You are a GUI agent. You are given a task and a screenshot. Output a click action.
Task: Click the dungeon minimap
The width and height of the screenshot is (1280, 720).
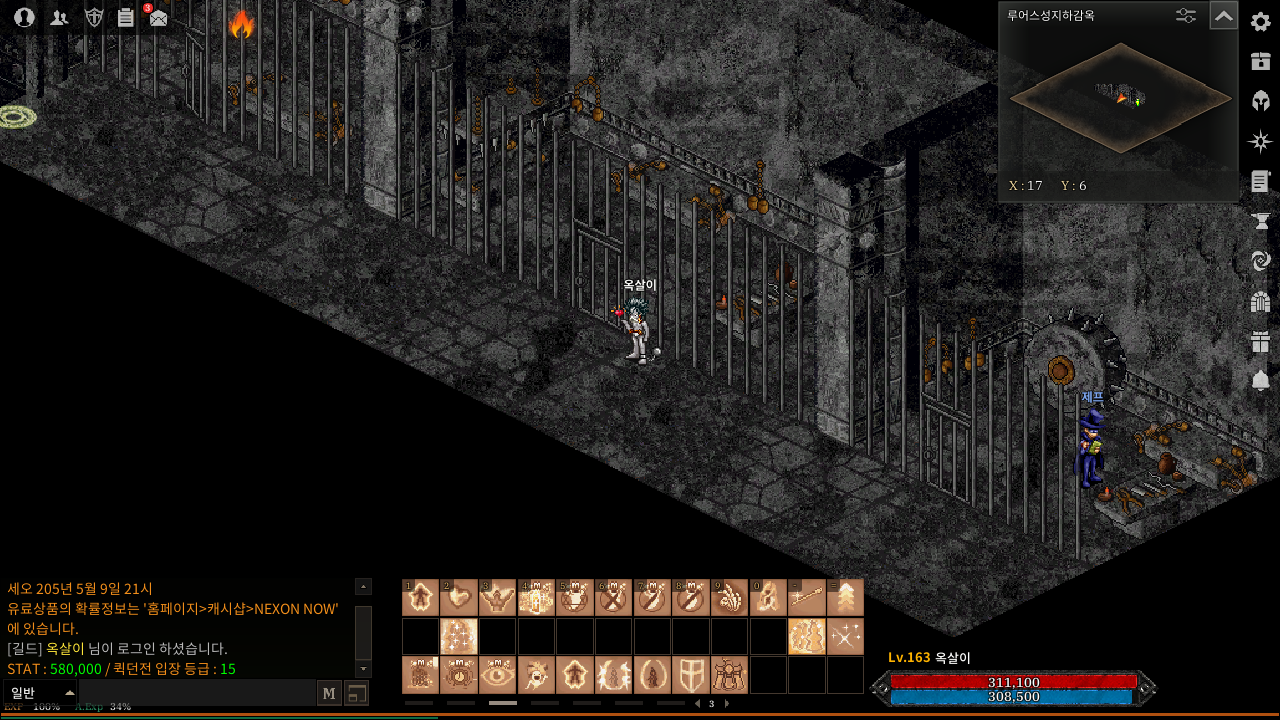tap(1120, 98)
